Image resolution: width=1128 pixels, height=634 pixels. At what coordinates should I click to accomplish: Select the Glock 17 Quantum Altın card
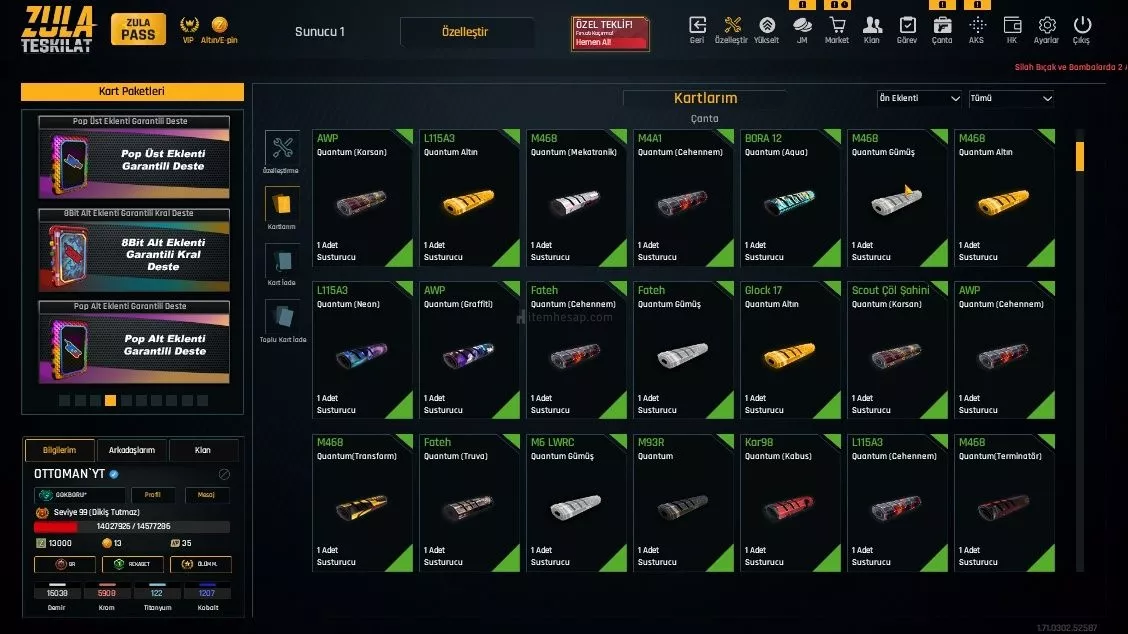(x=790, y=349)
